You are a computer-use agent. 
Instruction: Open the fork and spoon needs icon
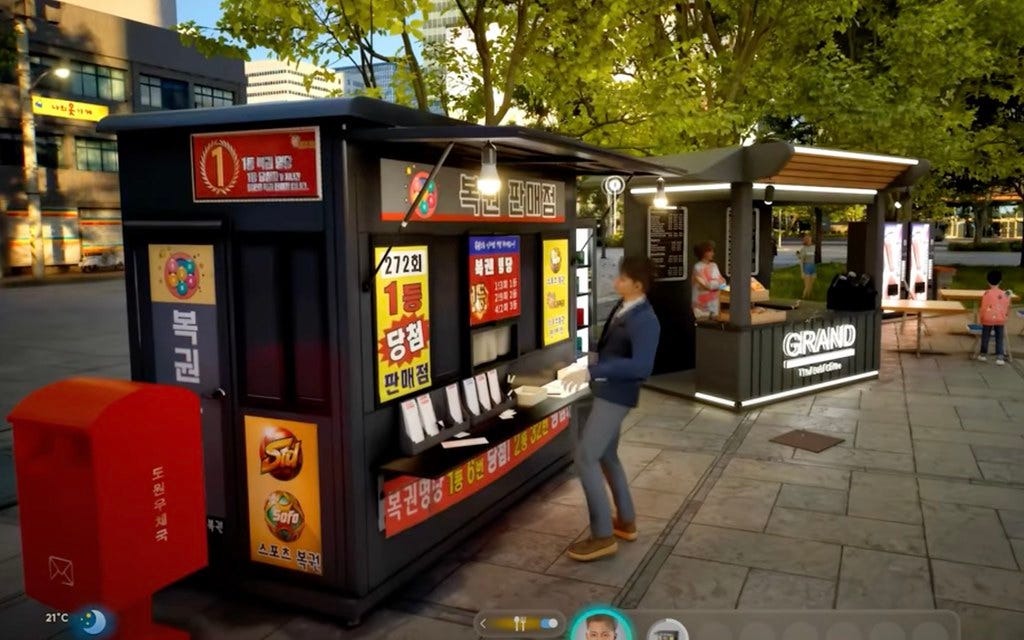click(x=519, y=624)
